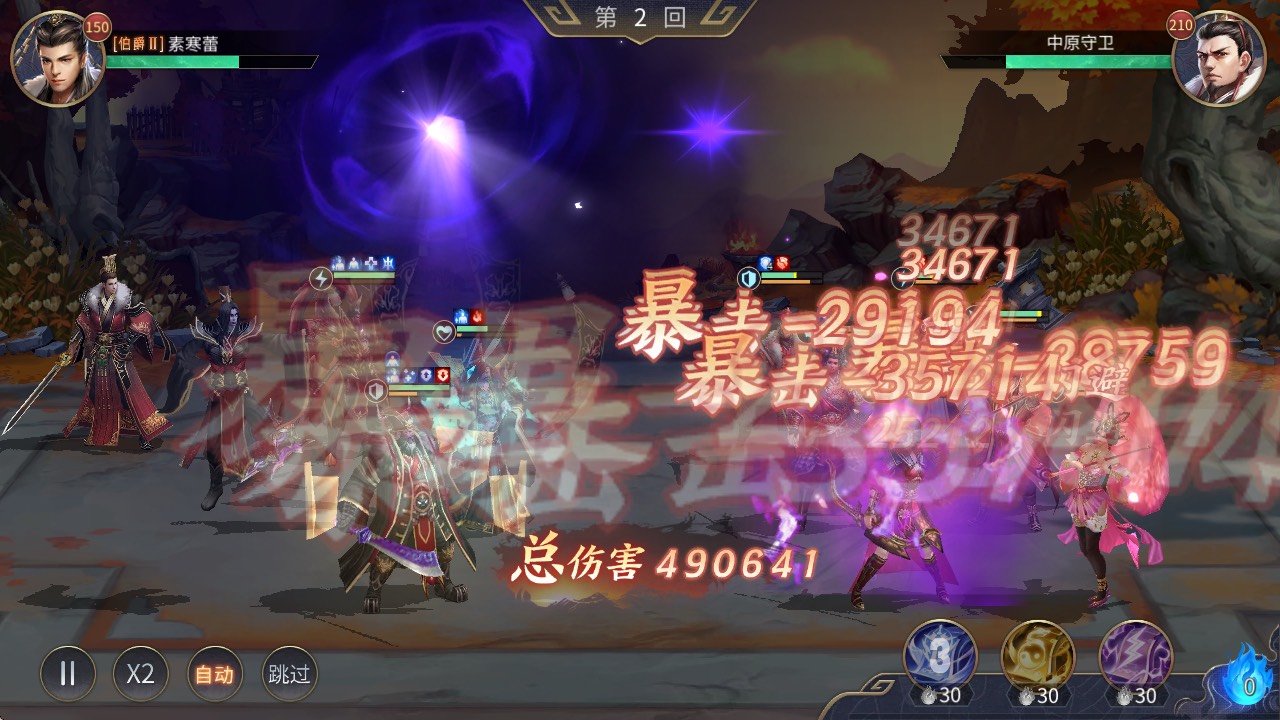
Task: Pause the battle with the II button
Action: 68,675
